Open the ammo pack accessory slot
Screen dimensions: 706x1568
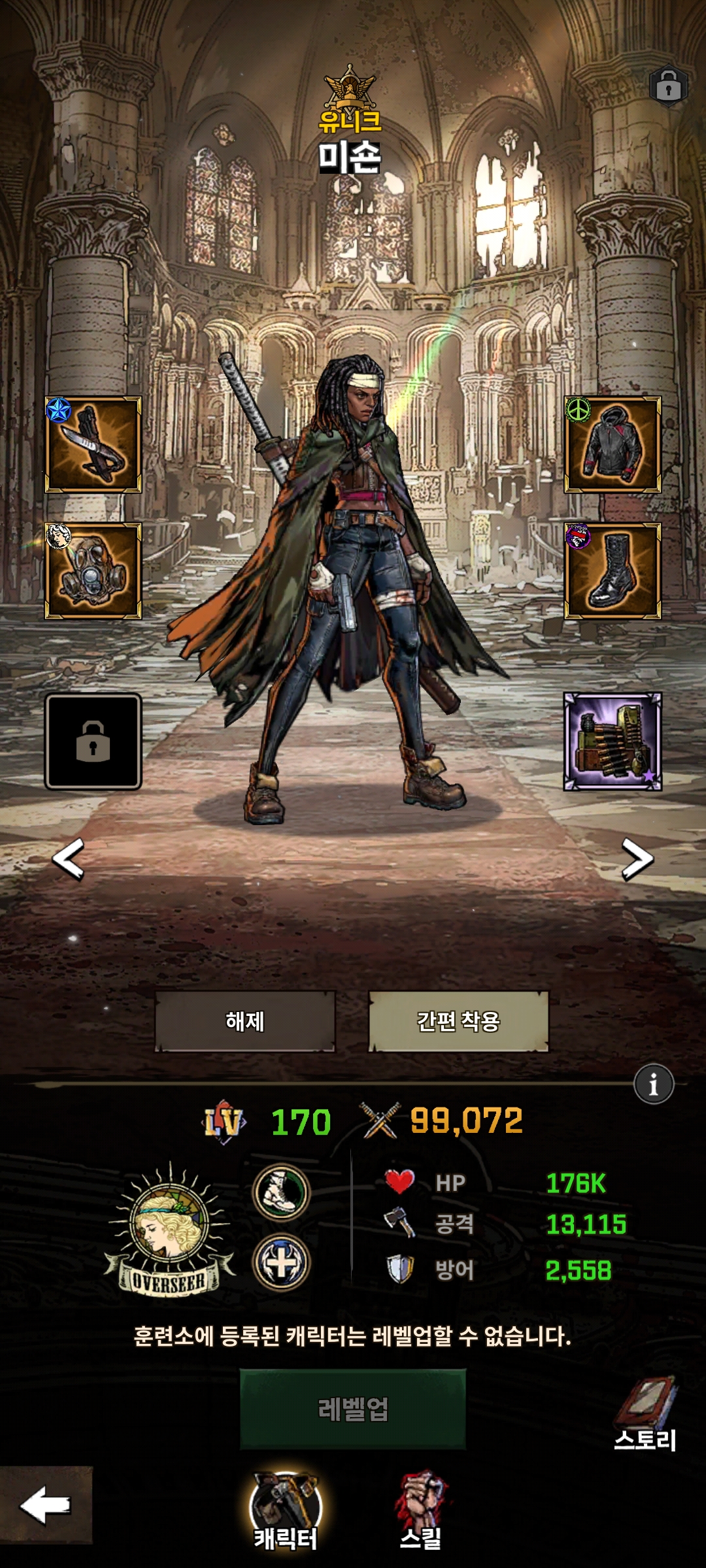pyautogui.click(x=613, y=742)
